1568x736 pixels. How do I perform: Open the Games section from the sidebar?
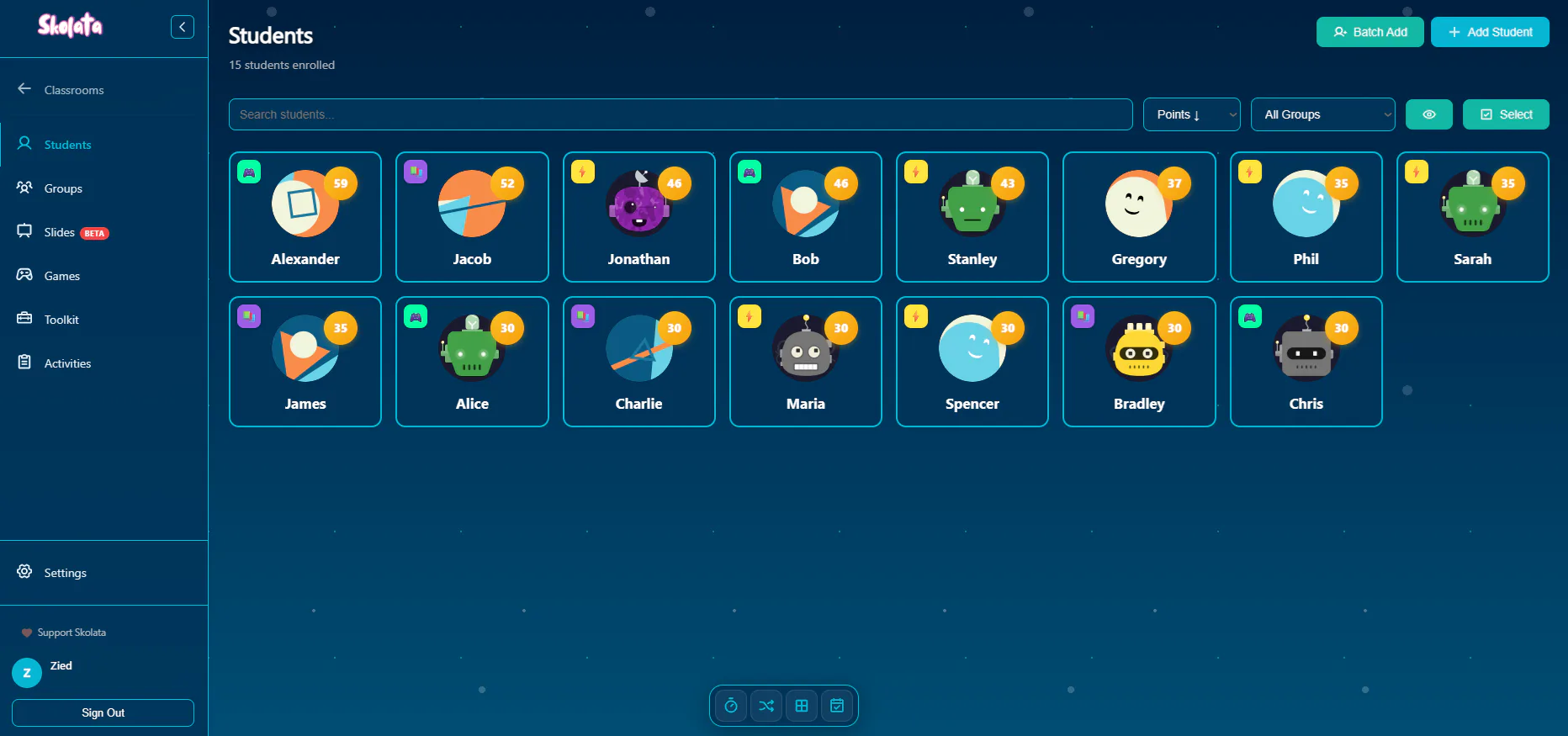click(61, 275)
